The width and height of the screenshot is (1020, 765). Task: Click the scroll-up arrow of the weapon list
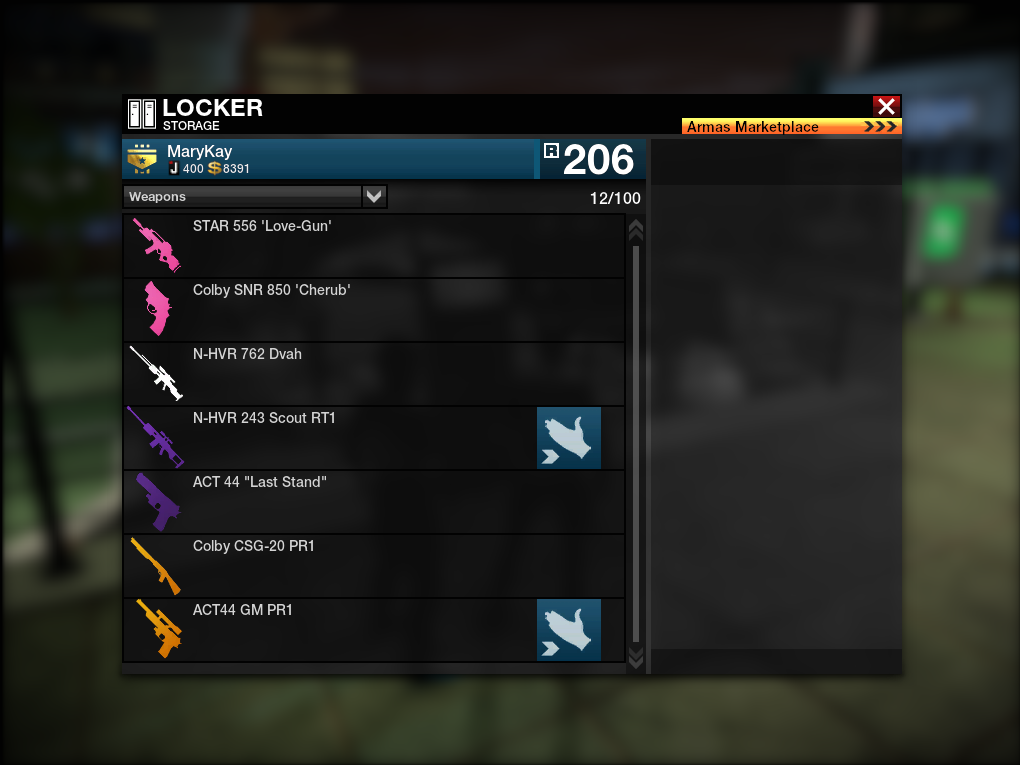(x=635, y=230)
